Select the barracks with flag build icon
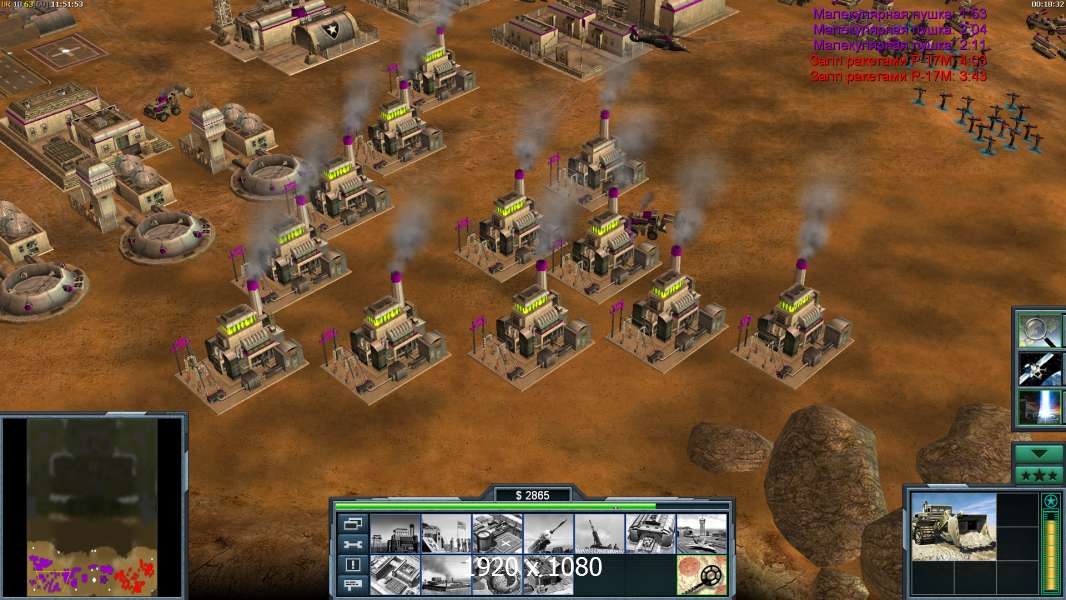Image resolution: width=1066 pixels, height=600 pixels. tap(445, 534)
